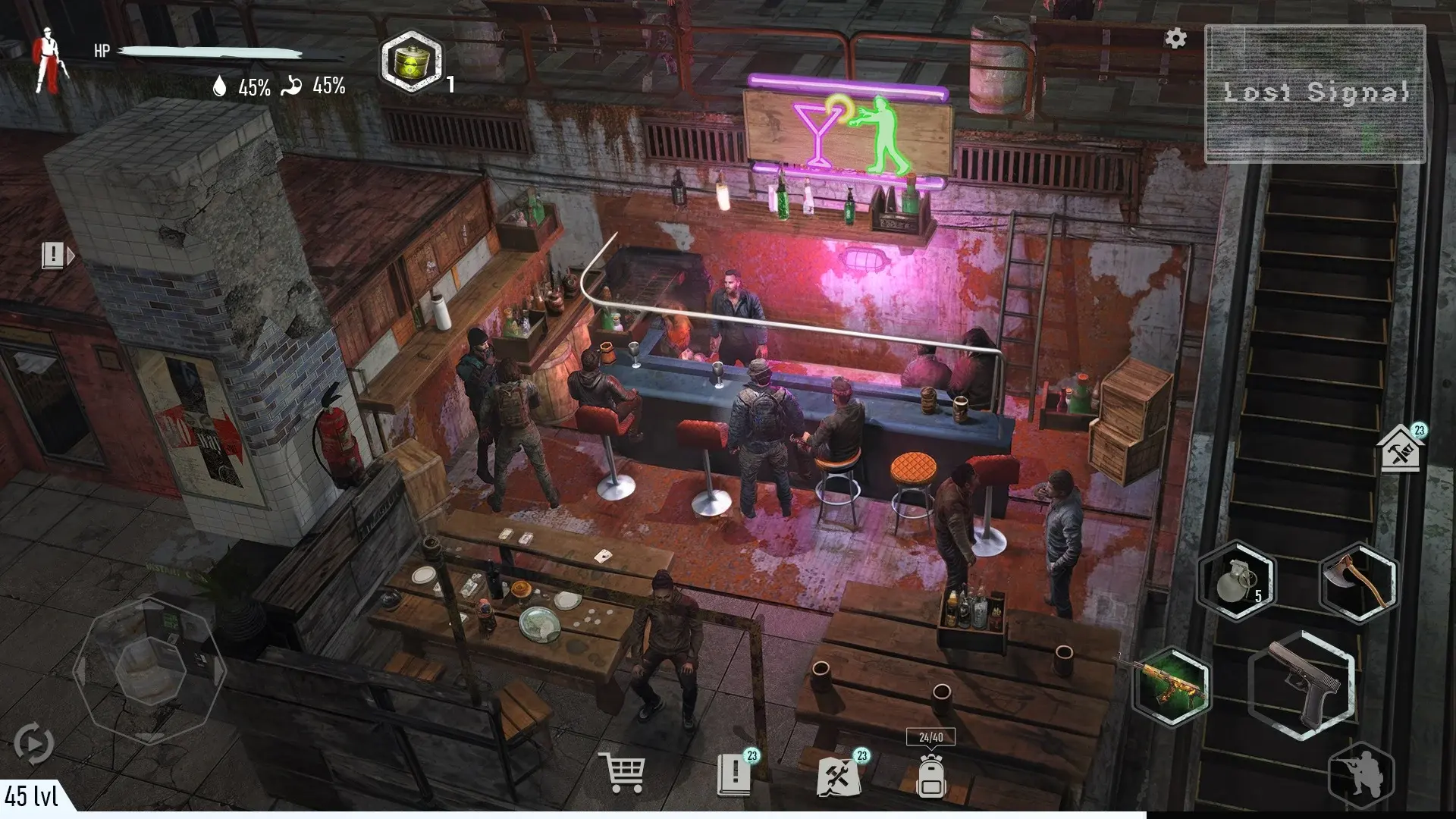Open the crafting workbench menu
Viewport: 1456px width, 819px height.
[837, 775]
